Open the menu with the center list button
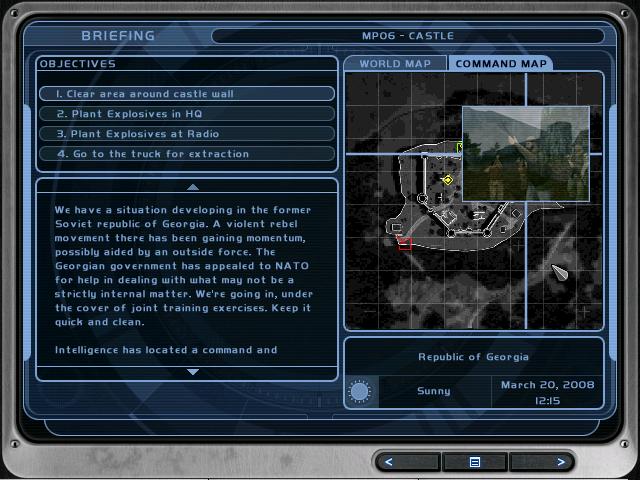This screenshot has width=640, height=480. pos(475,462)
